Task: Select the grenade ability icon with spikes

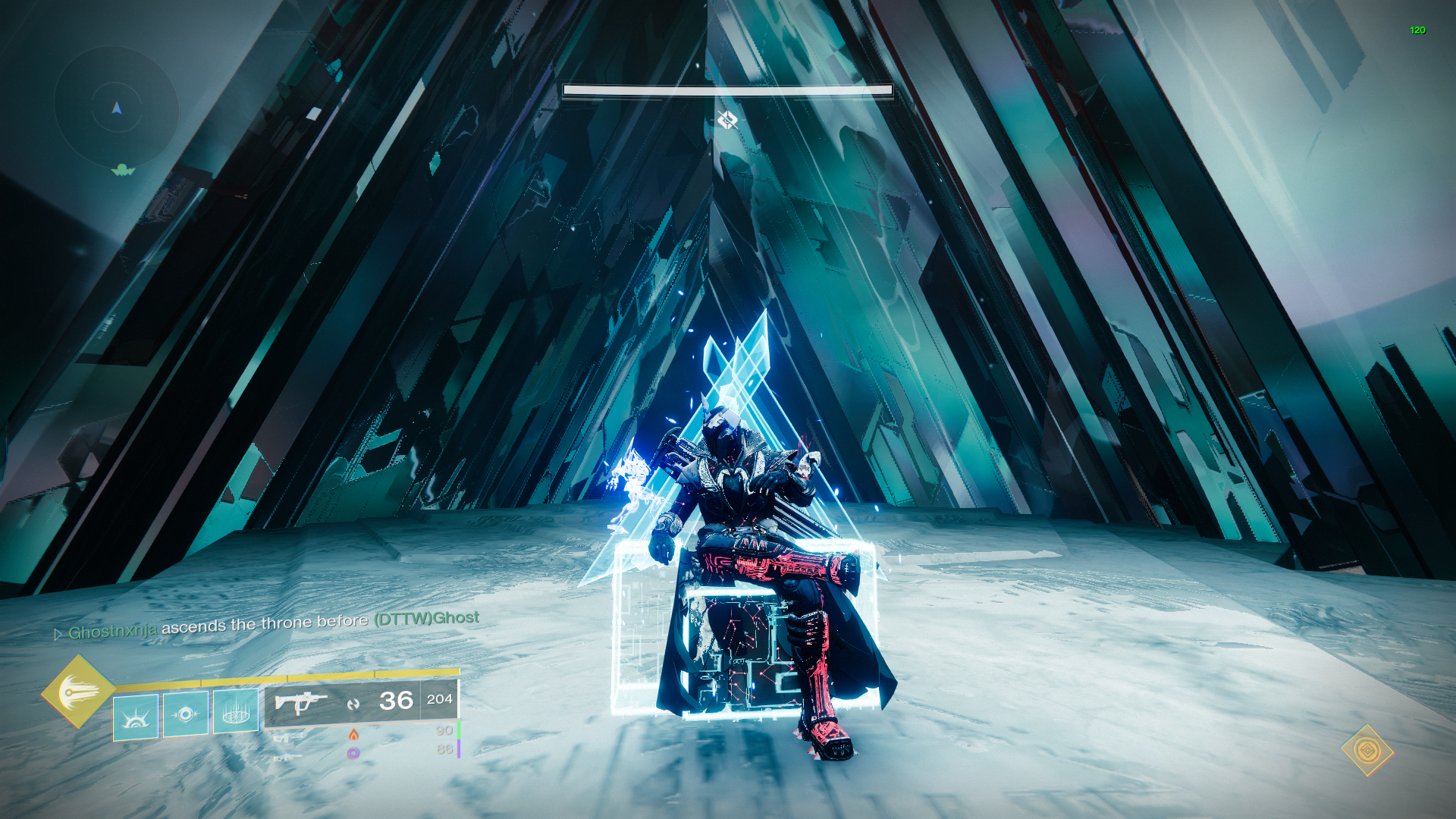Action: tap(136, 716)
